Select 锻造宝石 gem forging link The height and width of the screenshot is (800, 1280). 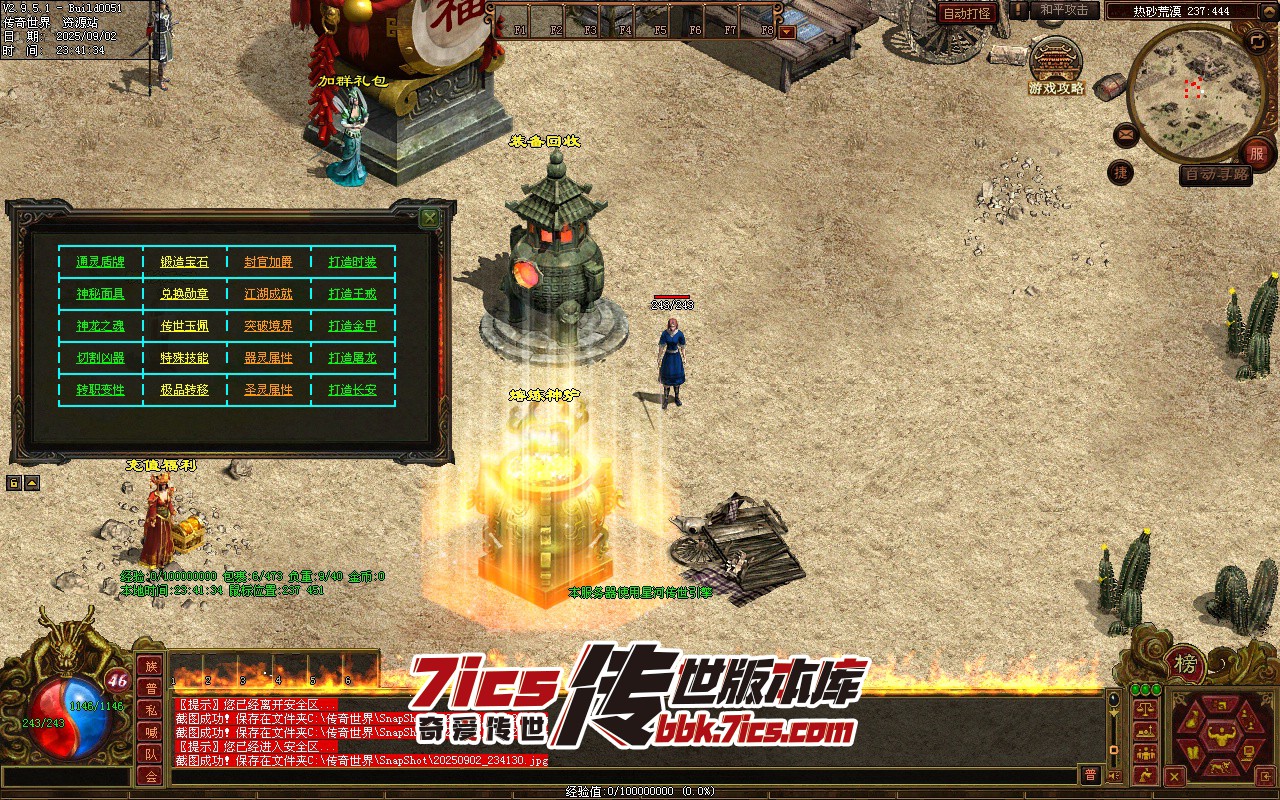coord(185,262)
